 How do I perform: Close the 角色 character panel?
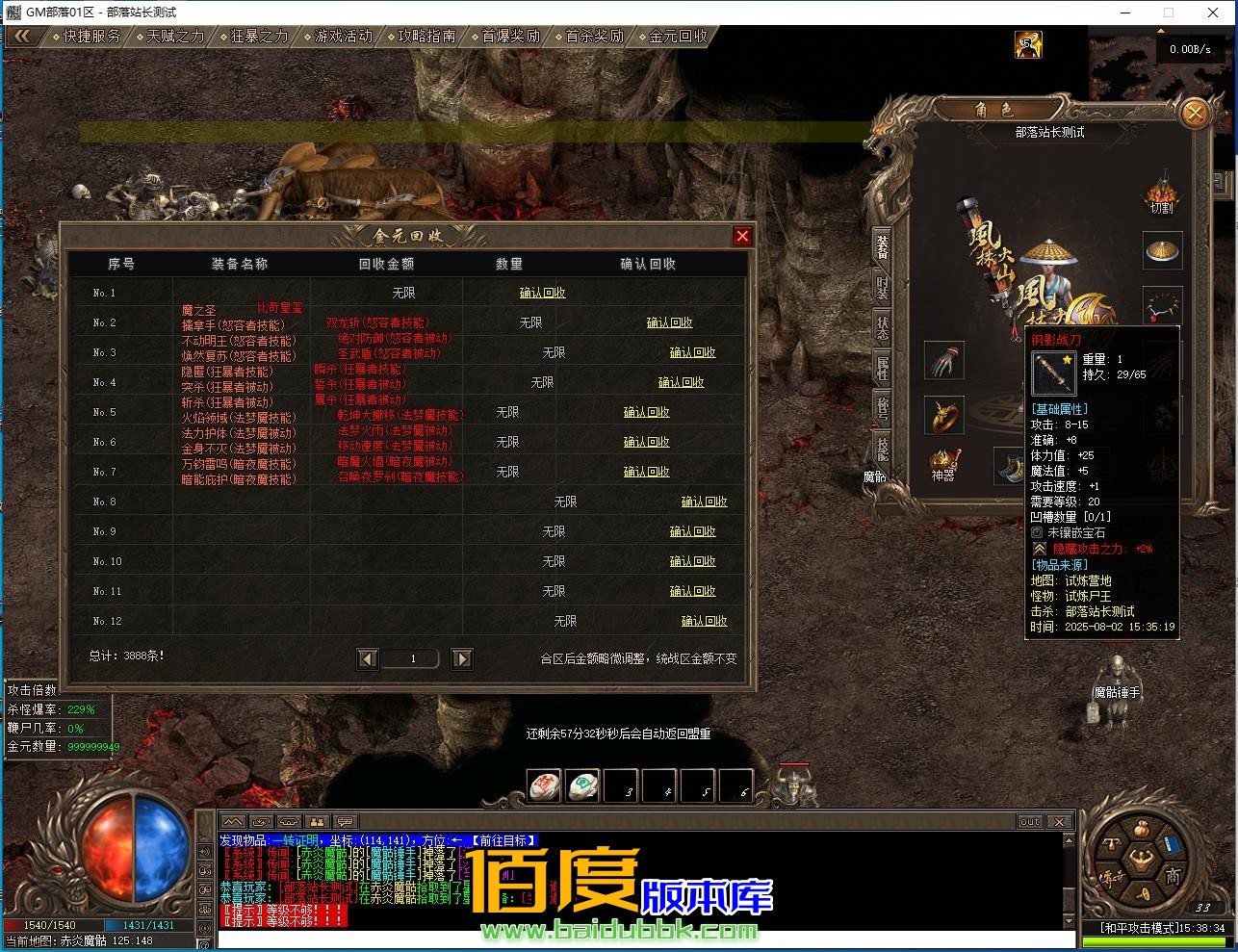point(1194,114)
